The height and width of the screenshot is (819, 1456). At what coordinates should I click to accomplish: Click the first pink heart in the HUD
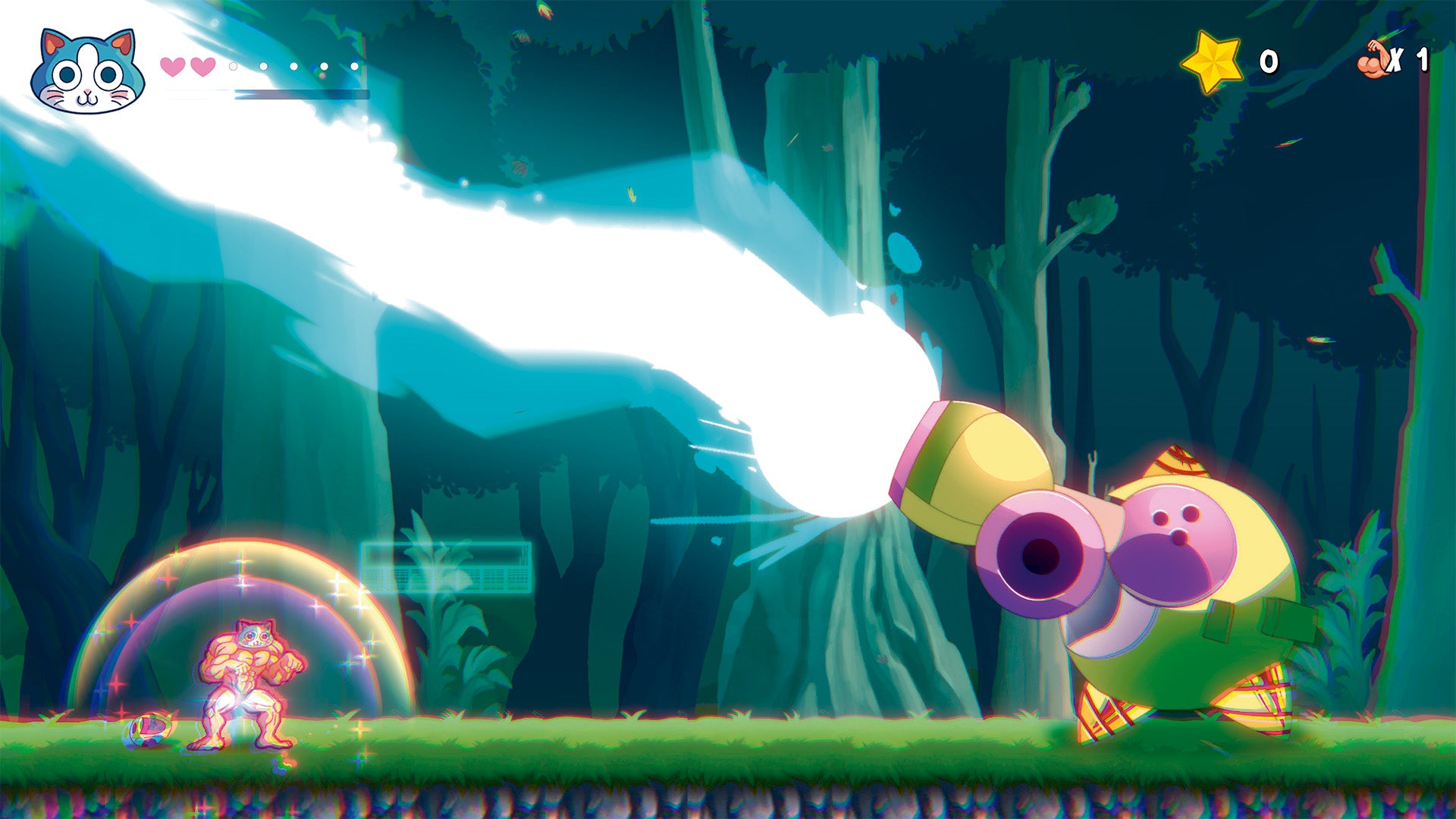tap(172, 67)
